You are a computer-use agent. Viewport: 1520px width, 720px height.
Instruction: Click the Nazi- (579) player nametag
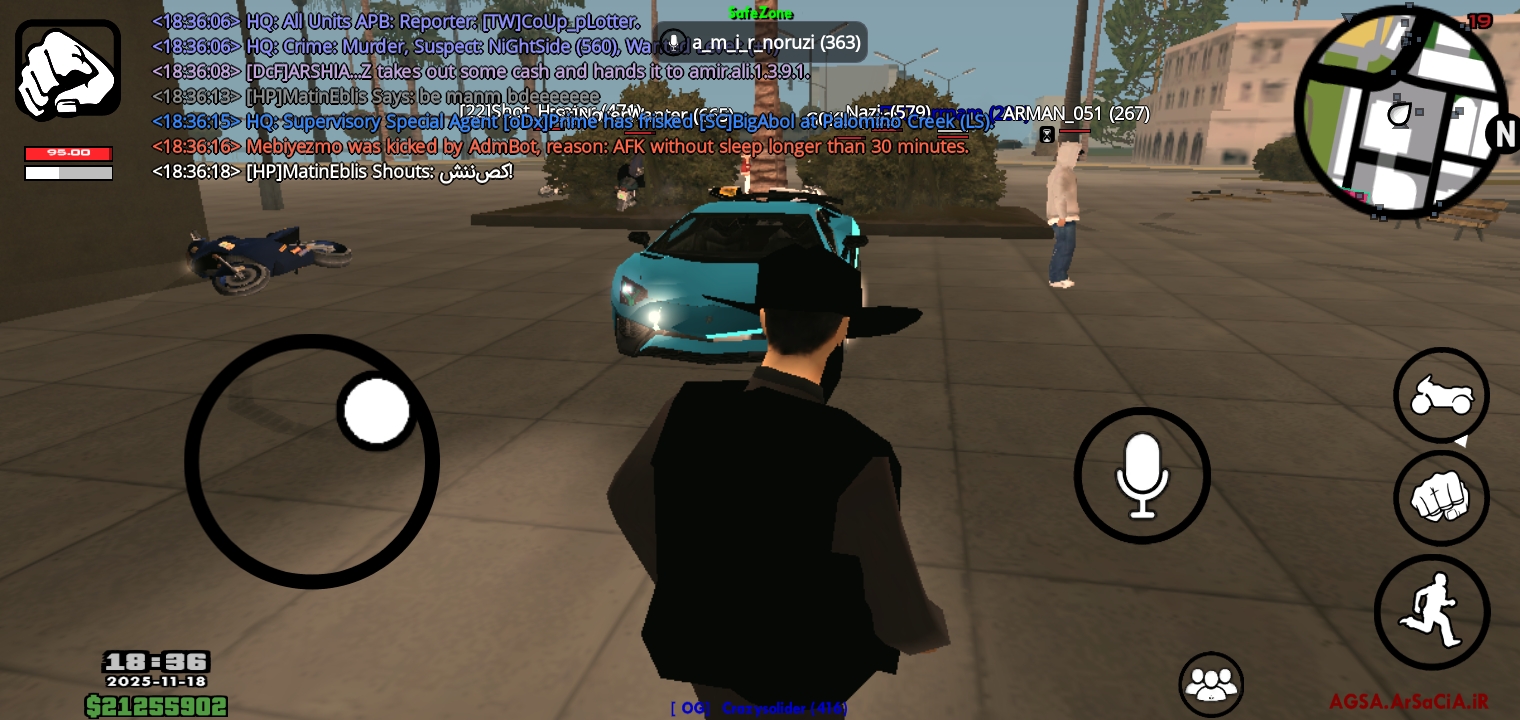(x=888, y=112)
